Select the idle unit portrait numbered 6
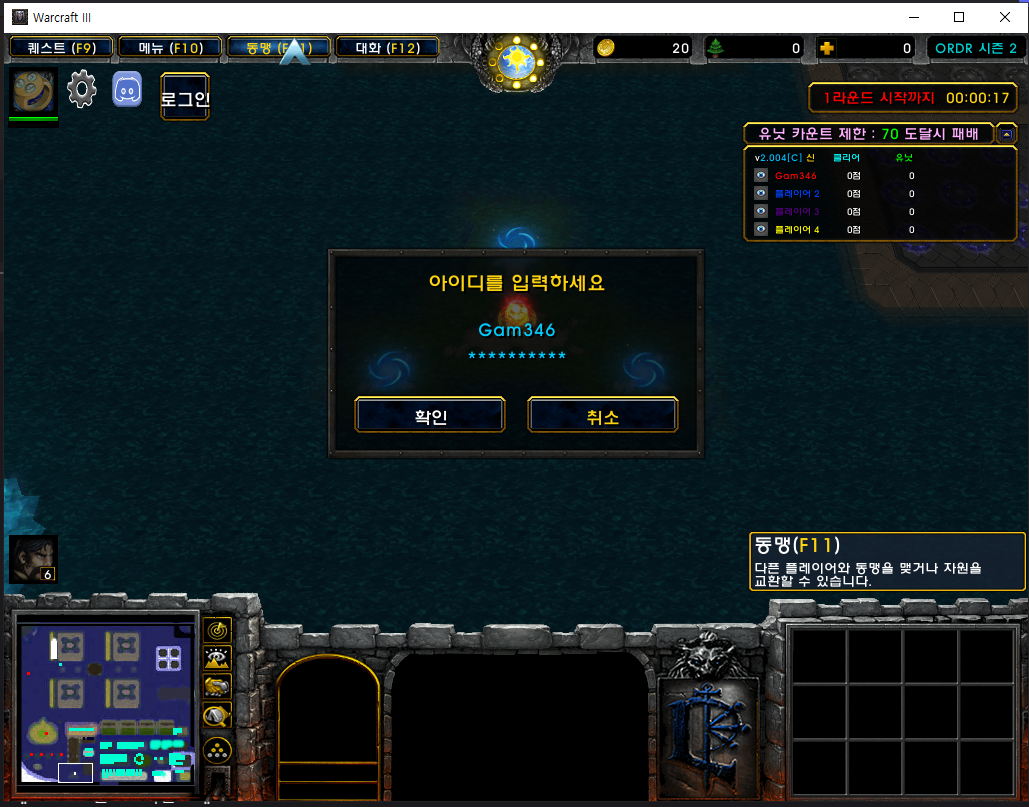This screenshot has height=807, width=1029. tap(33, 559)
